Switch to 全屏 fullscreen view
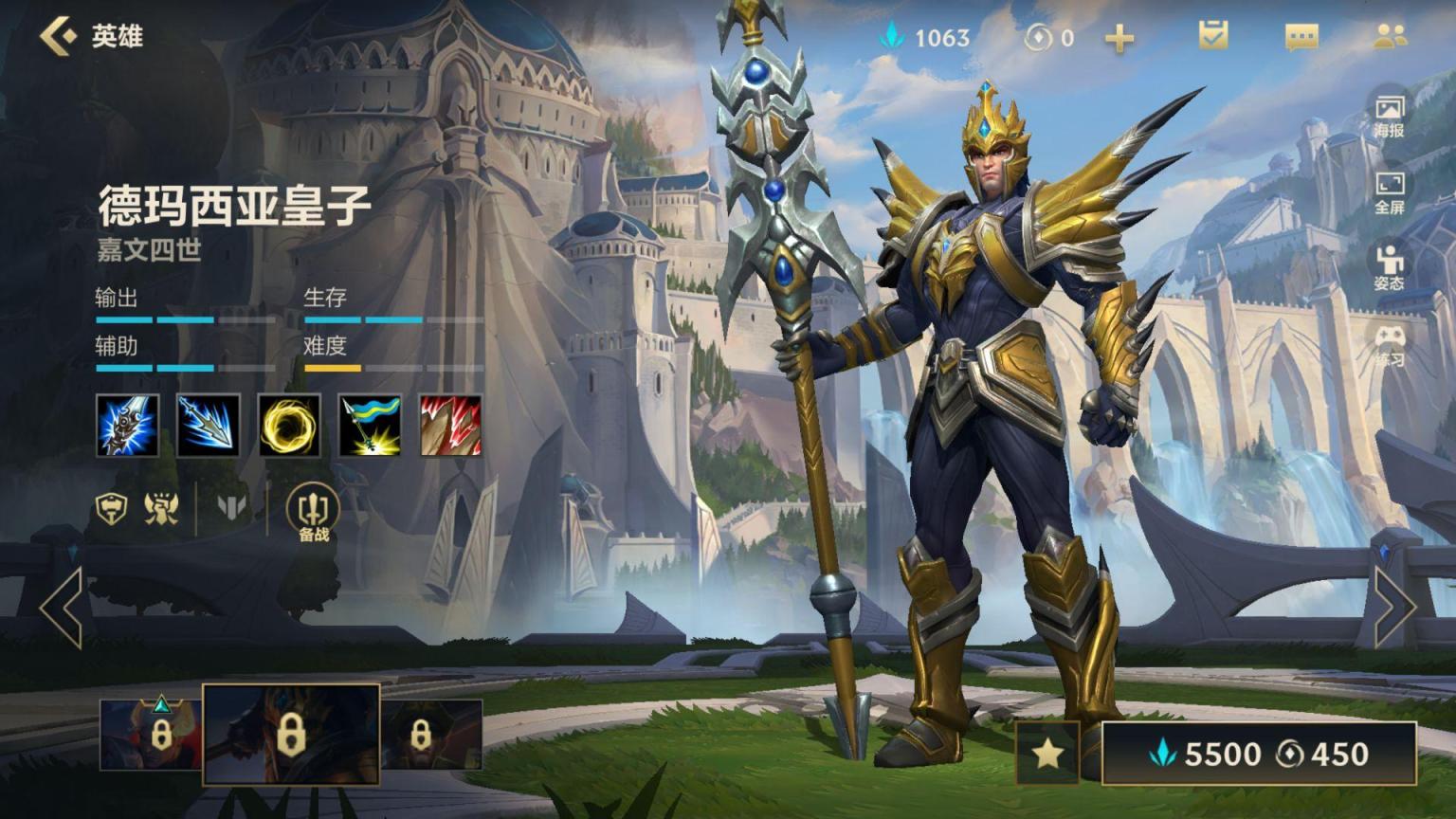The height and width of the screenshot is (819, 1456). coord(1389,192)
